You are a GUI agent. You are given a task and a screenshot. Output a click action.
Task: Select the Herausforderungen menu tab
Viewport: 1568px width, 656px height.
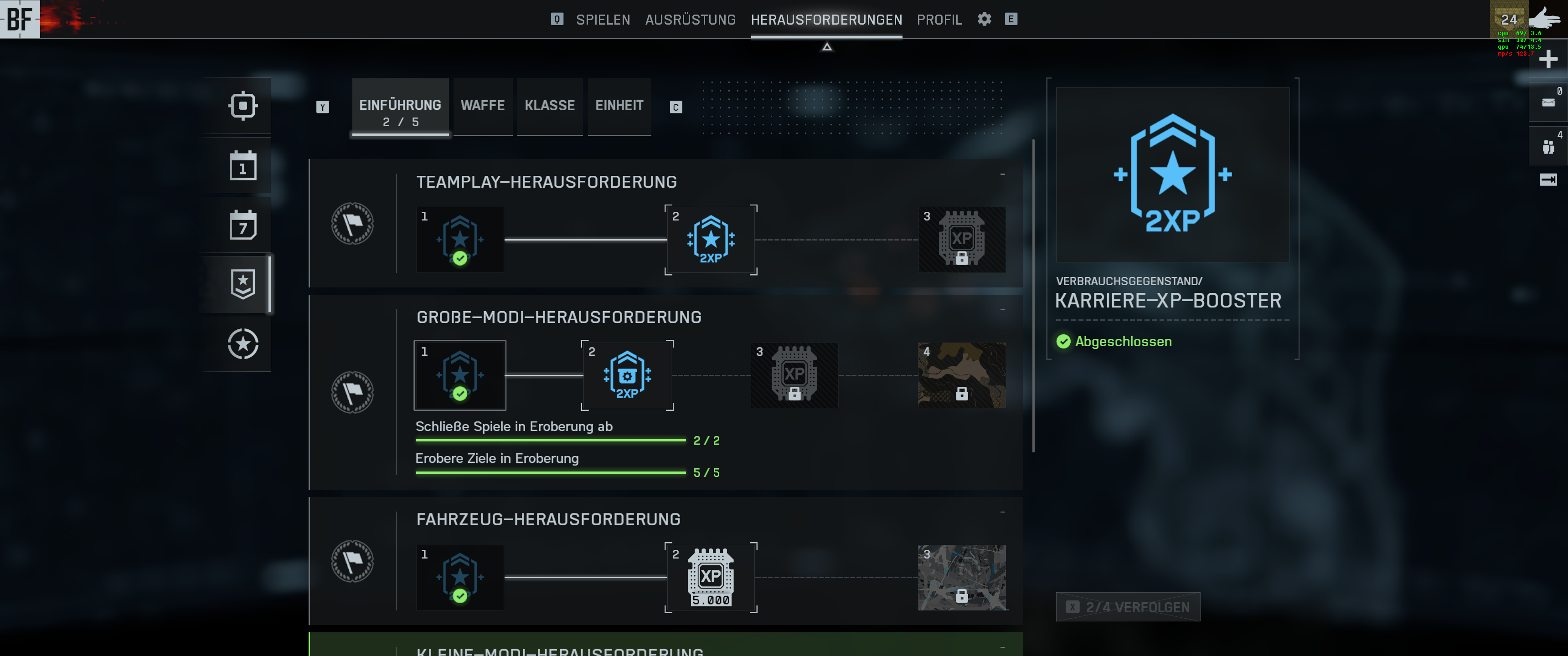point(826,20)
